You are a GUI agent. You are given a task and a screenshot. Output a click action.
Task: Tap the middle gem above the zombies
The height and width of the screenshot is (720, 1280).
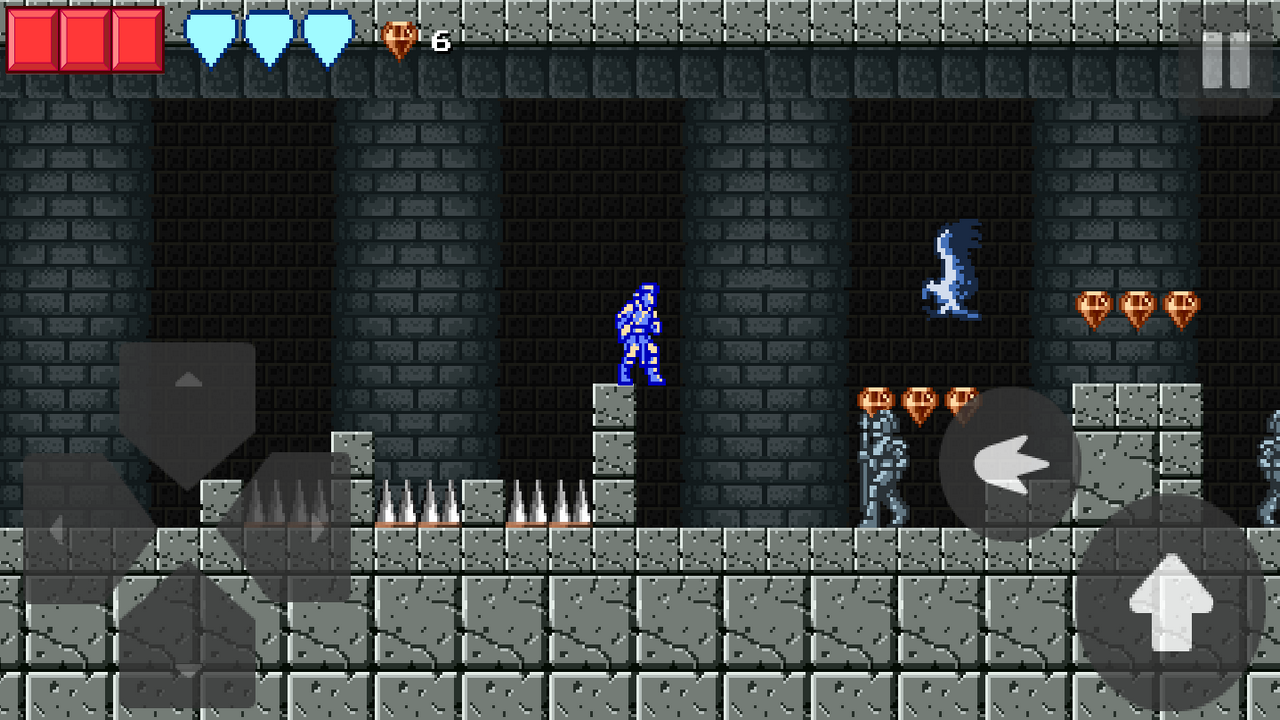tap(919, 402)
